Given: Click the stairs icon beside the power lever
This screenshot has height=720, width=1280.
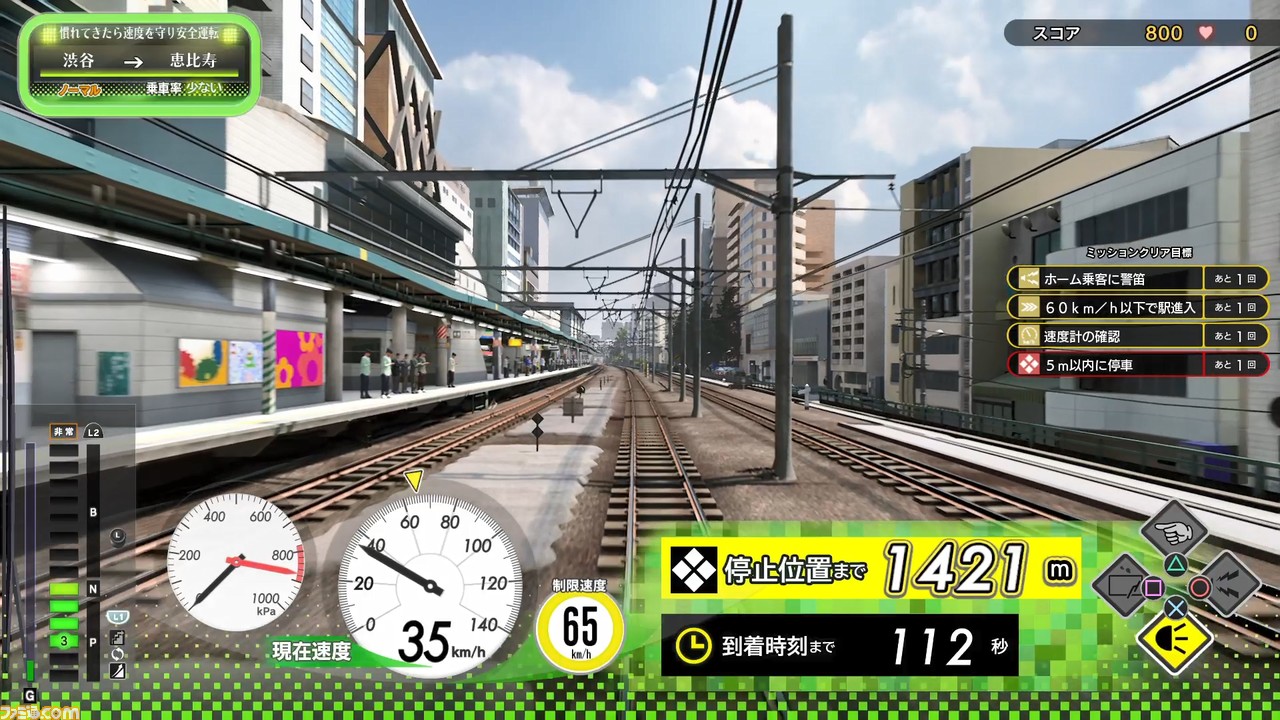Looking at the screenshot, I should point(118,637).
